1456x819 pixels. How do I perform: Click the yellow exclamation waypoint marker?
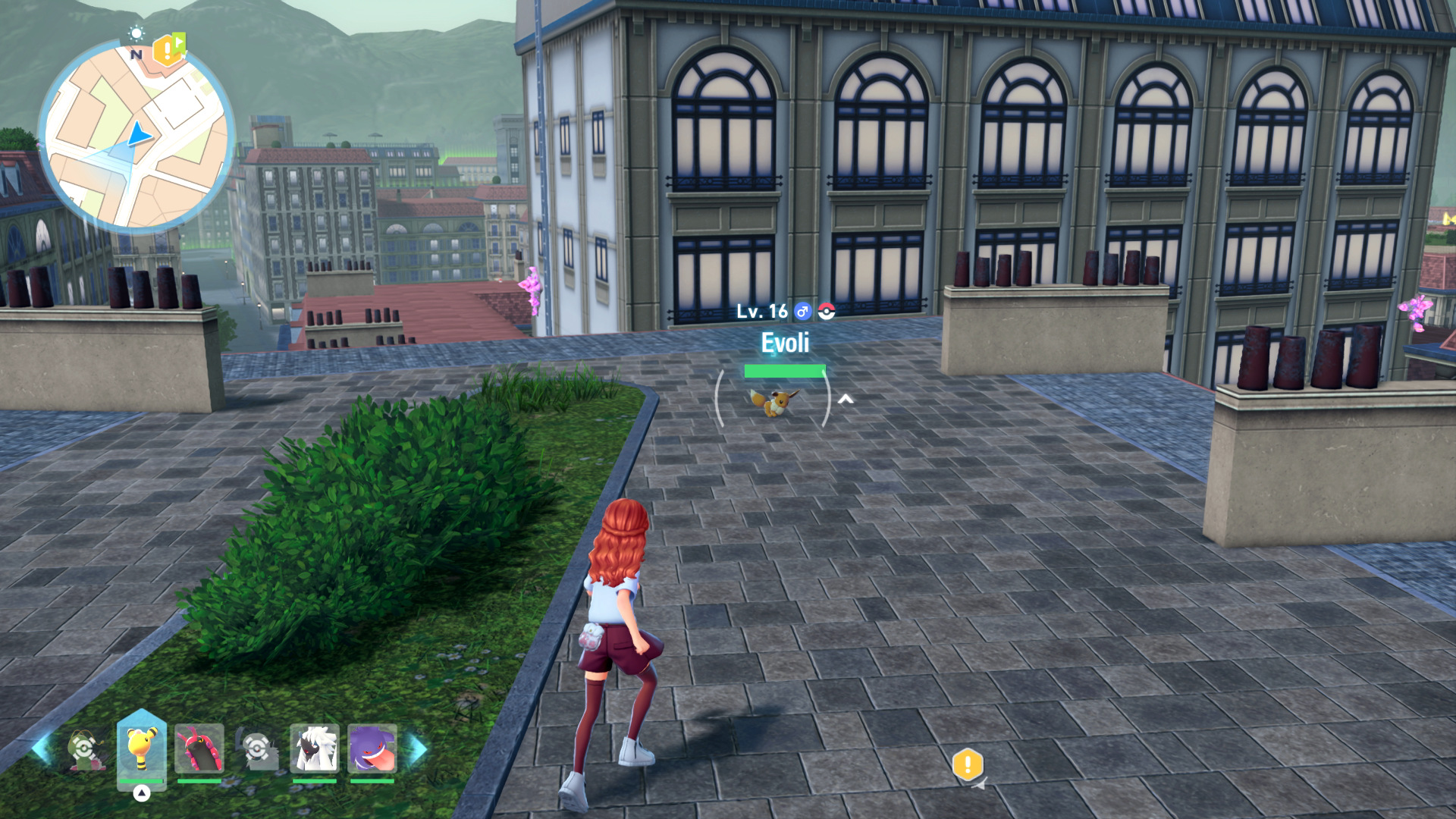point(968,764)
